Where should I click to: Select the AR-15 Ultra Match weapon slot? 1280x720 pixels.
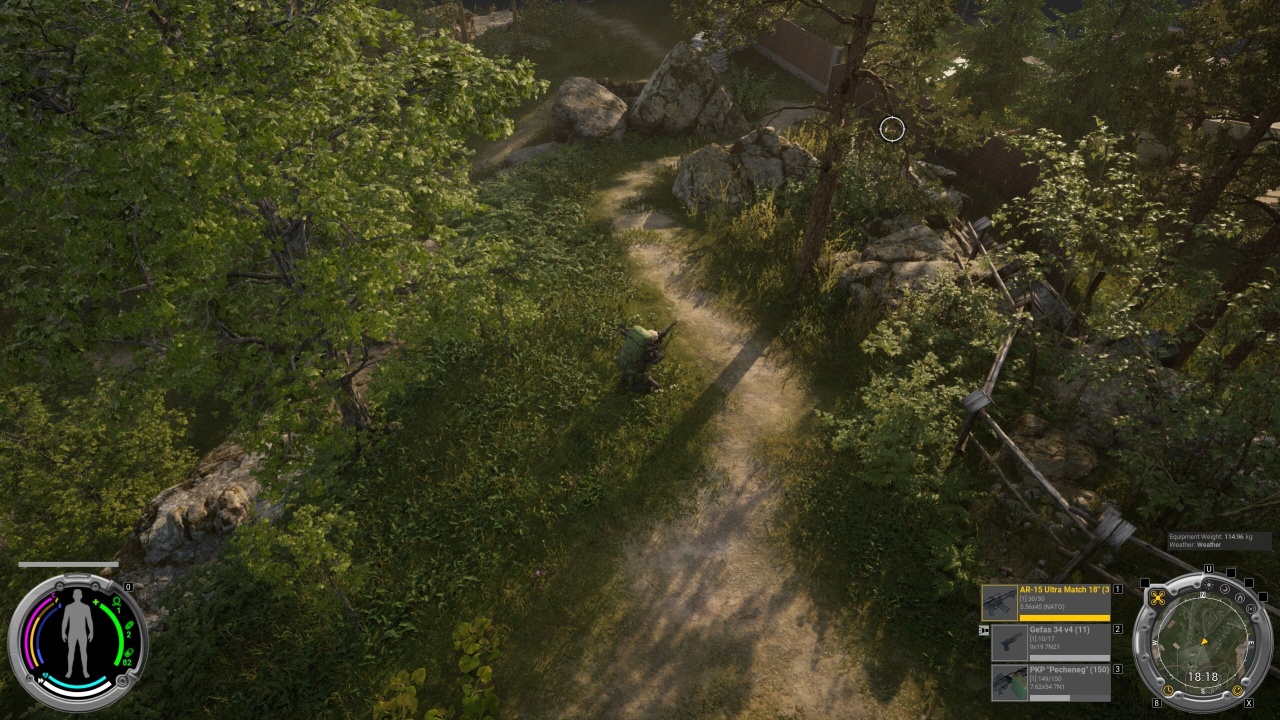(1046, 603)
